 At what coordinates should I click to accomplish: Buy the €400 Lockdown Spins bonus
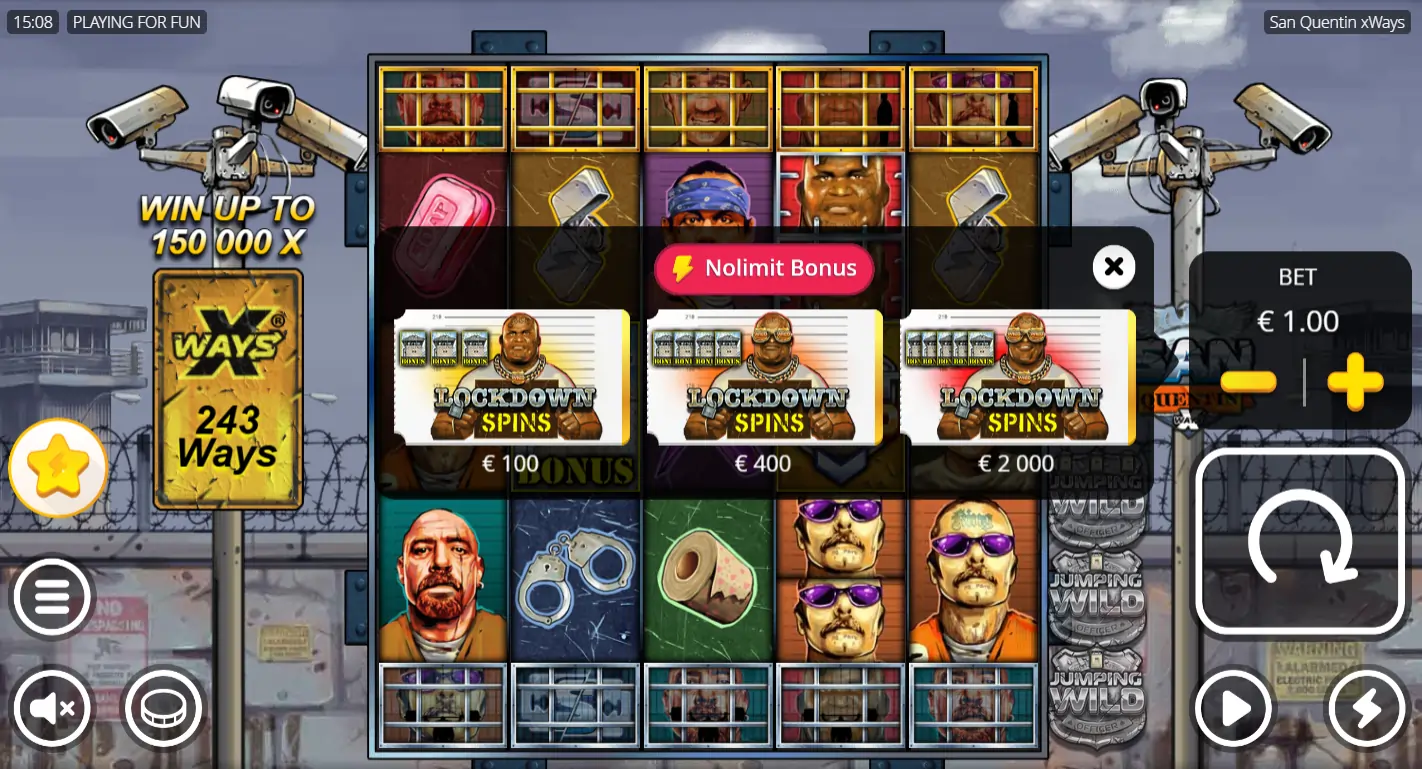pos(764,377)
